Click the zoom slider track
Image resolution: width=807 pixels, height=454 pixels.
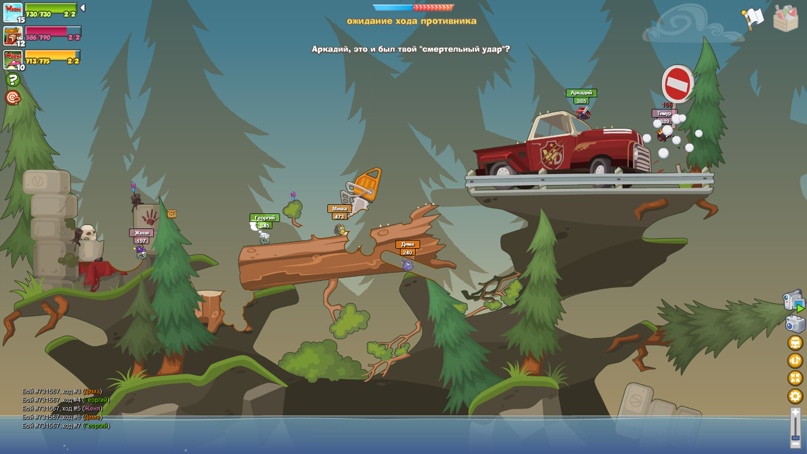click(796, 425)
